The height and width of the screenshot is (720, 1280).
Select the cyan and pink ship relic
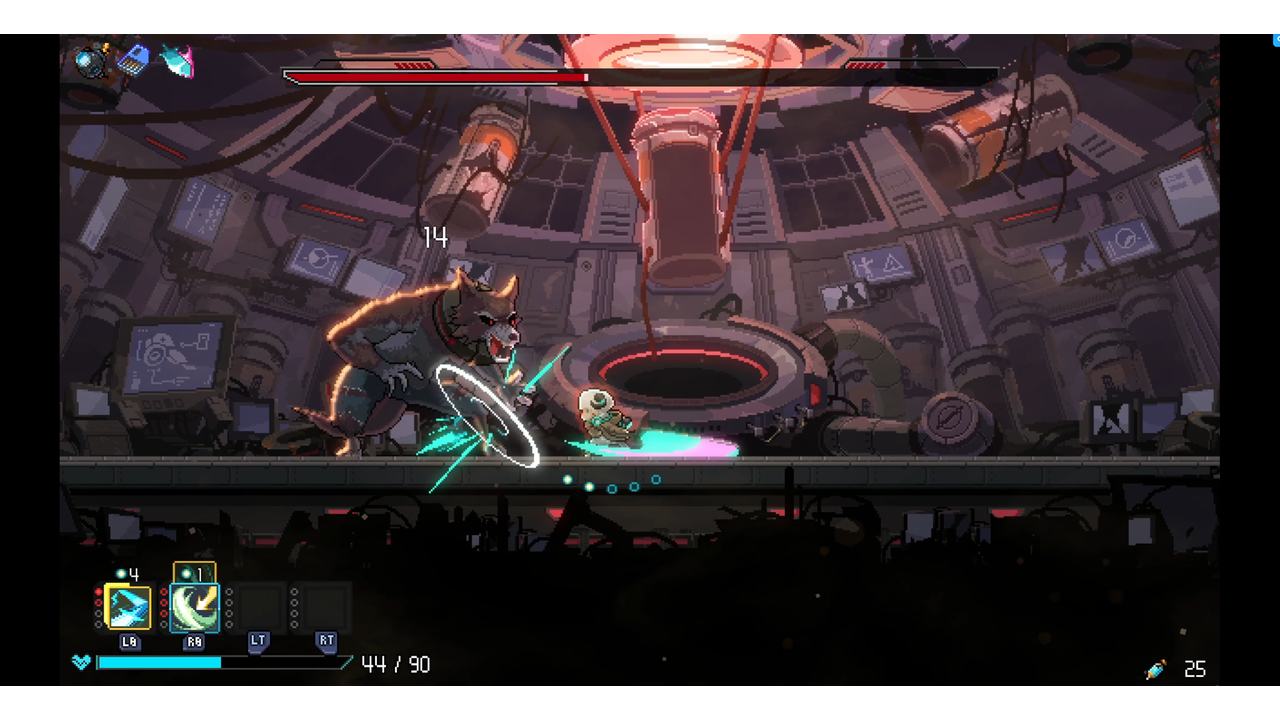177,61
